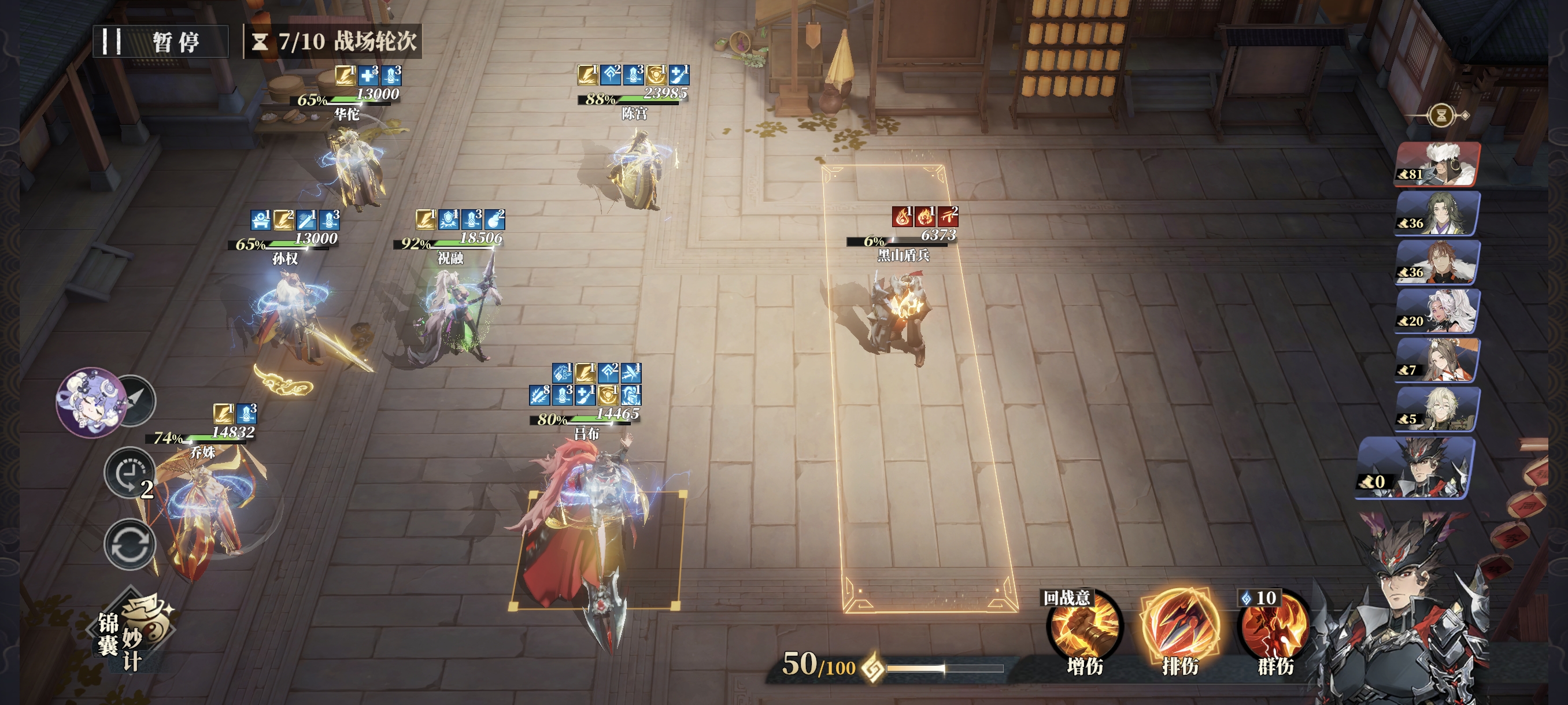Select turn-order portrait with speed 7
The height and width of the screenshot is (705, 1568).
[x=1437, y=361]
